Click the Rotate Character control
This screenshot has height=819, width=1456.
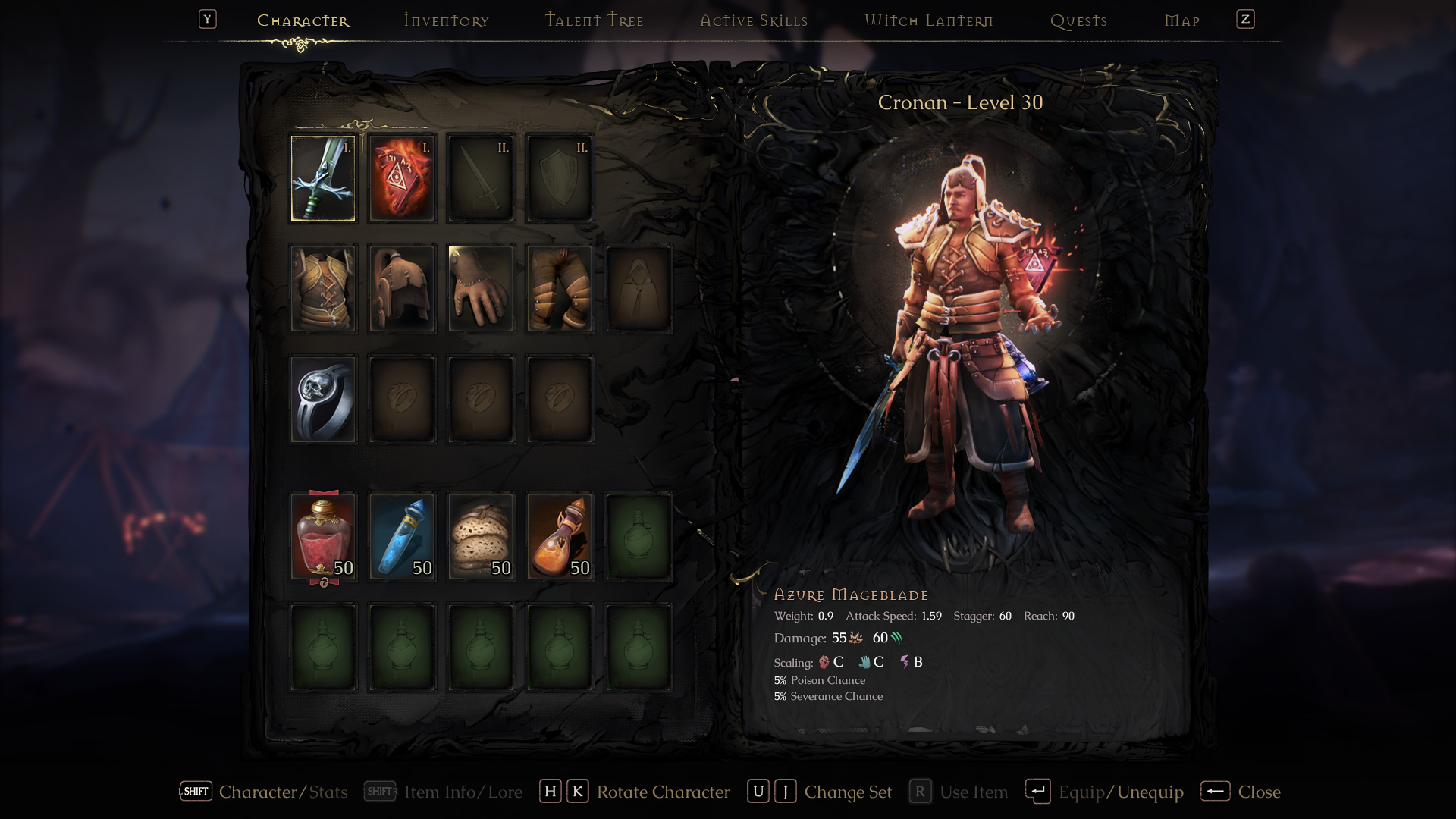pos(661,792)
